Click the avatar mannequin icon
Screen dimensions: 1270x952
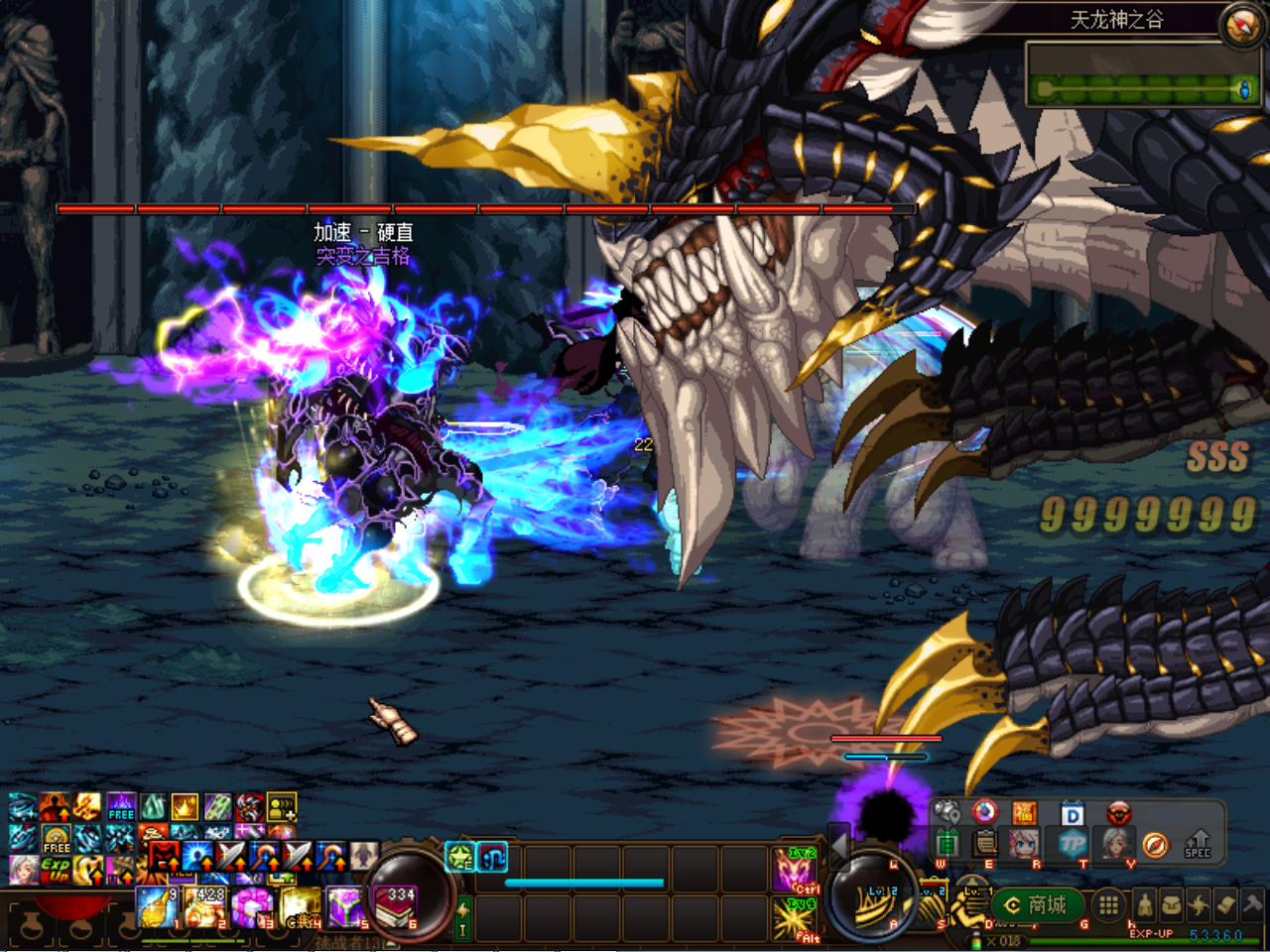1145,905
